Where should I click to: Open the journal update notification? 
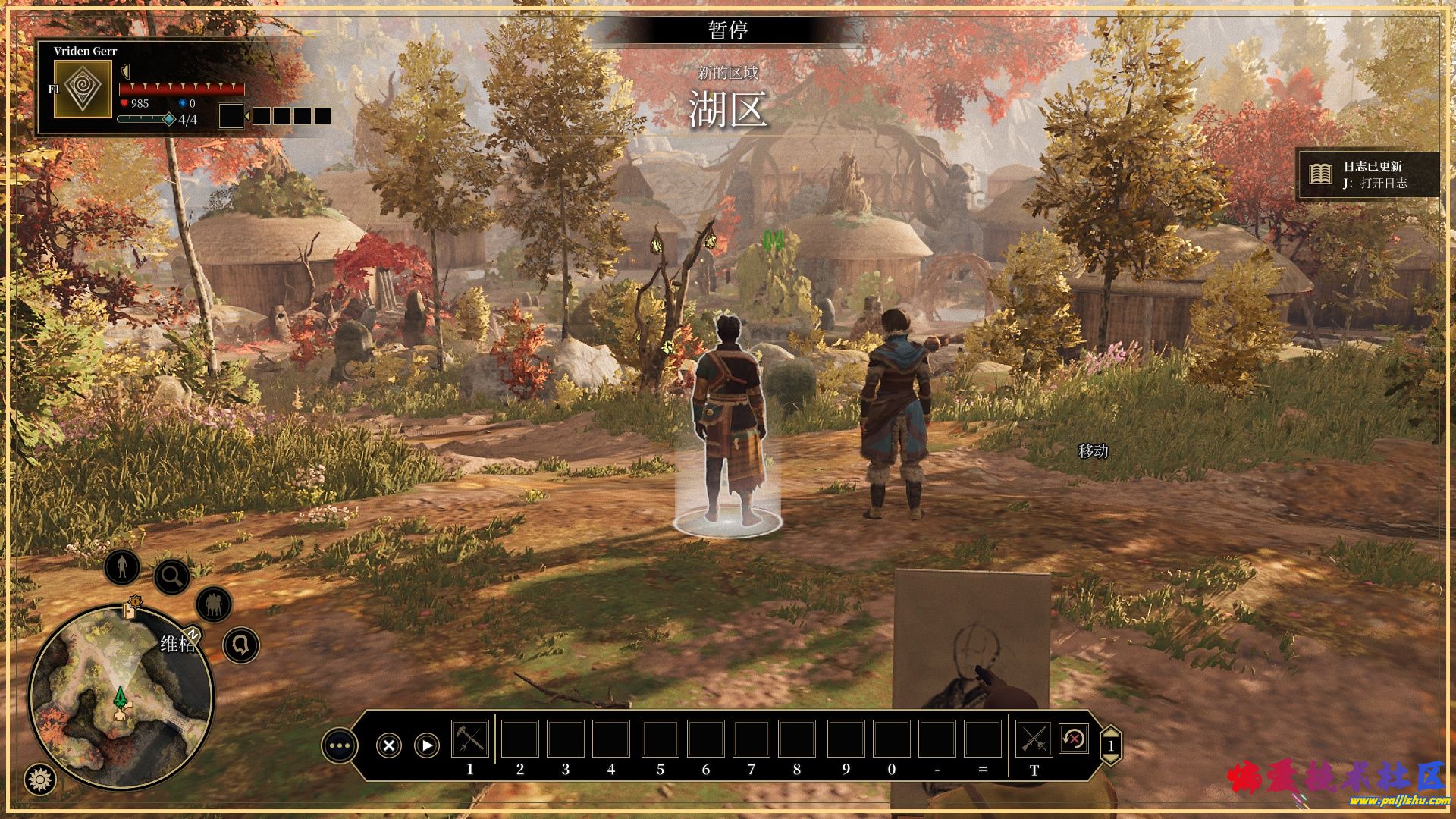click(x=1367, y=174)
